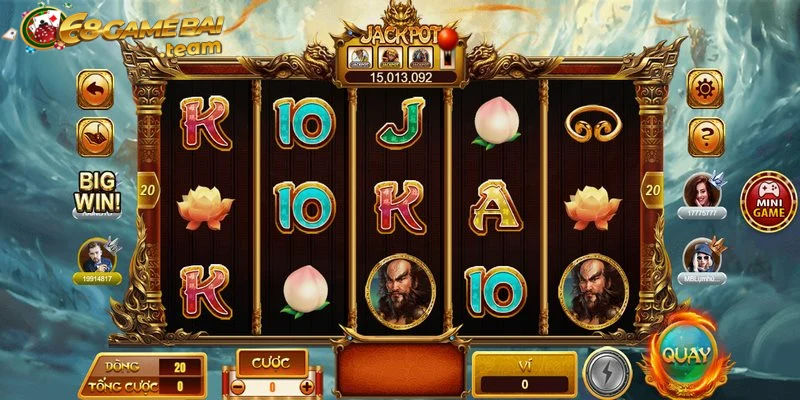800x400 pixels.
Task: Open the Mini Game
Action: [768, 198]
